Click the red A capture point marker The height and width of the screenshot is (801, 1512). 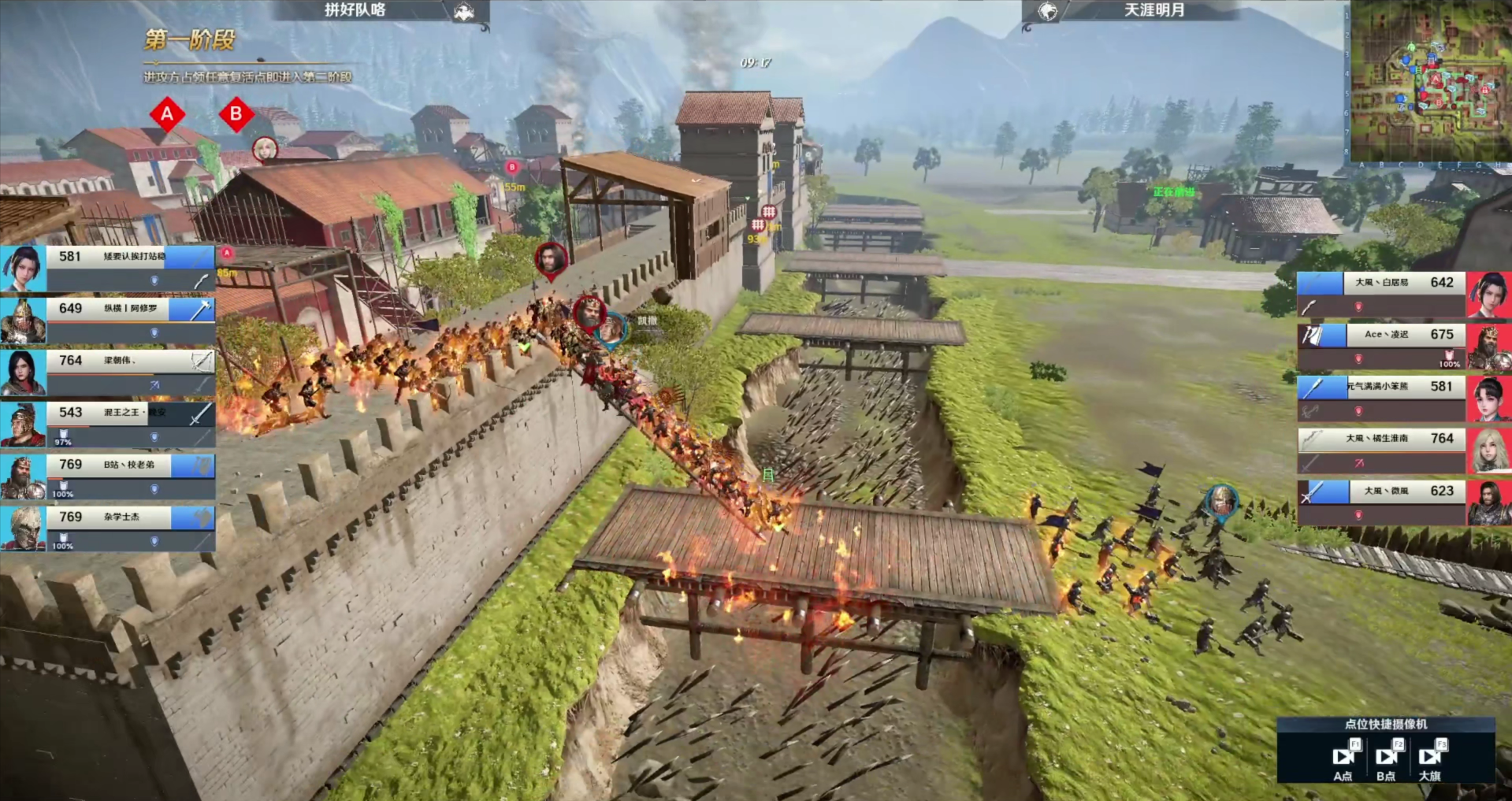coord(167,114)
